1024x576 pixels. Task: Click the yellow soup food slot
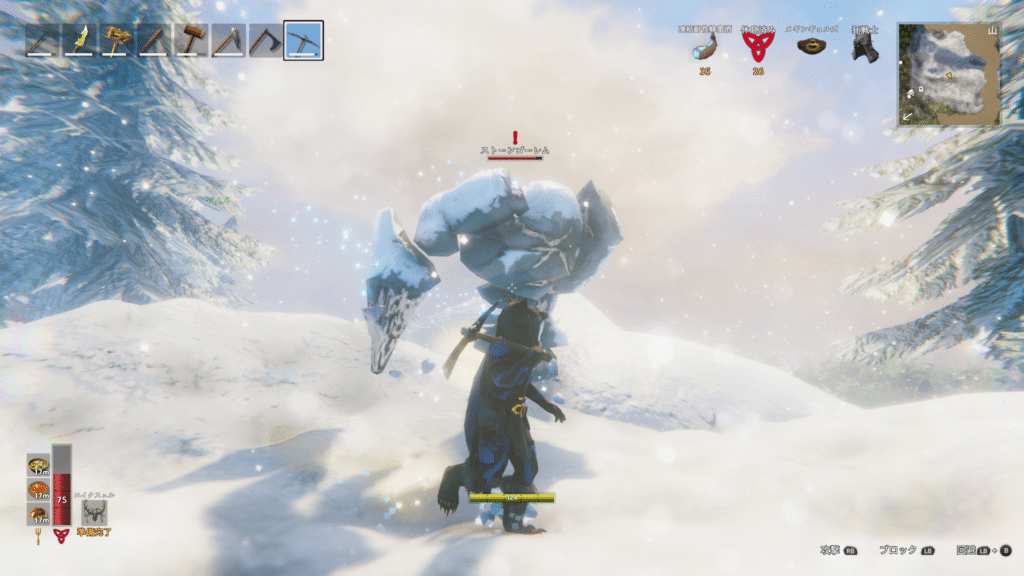[x=39, y=466]
